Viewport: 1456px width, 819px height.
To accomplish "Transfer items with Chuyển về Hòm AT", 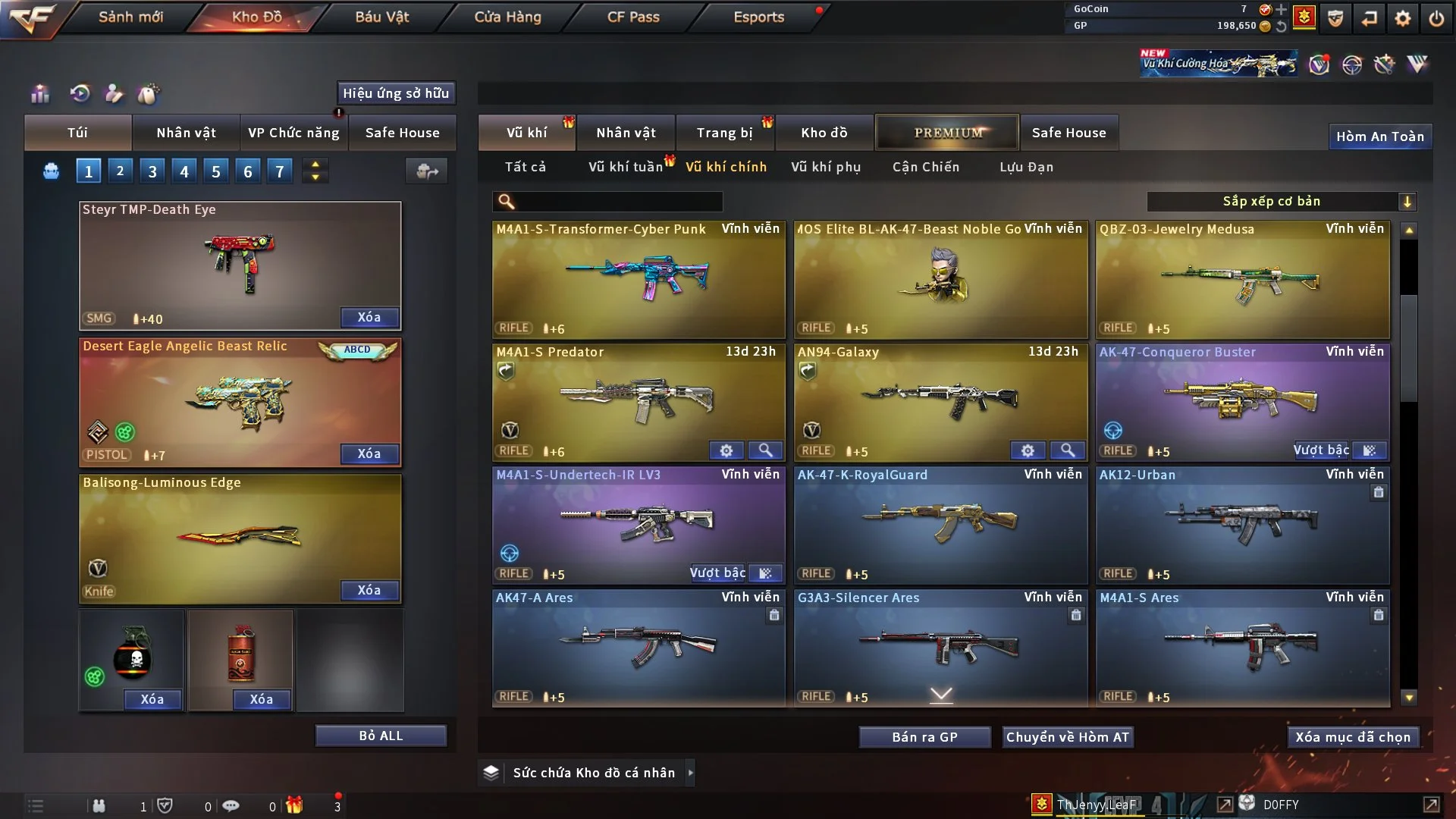I will pos(1067,737).
